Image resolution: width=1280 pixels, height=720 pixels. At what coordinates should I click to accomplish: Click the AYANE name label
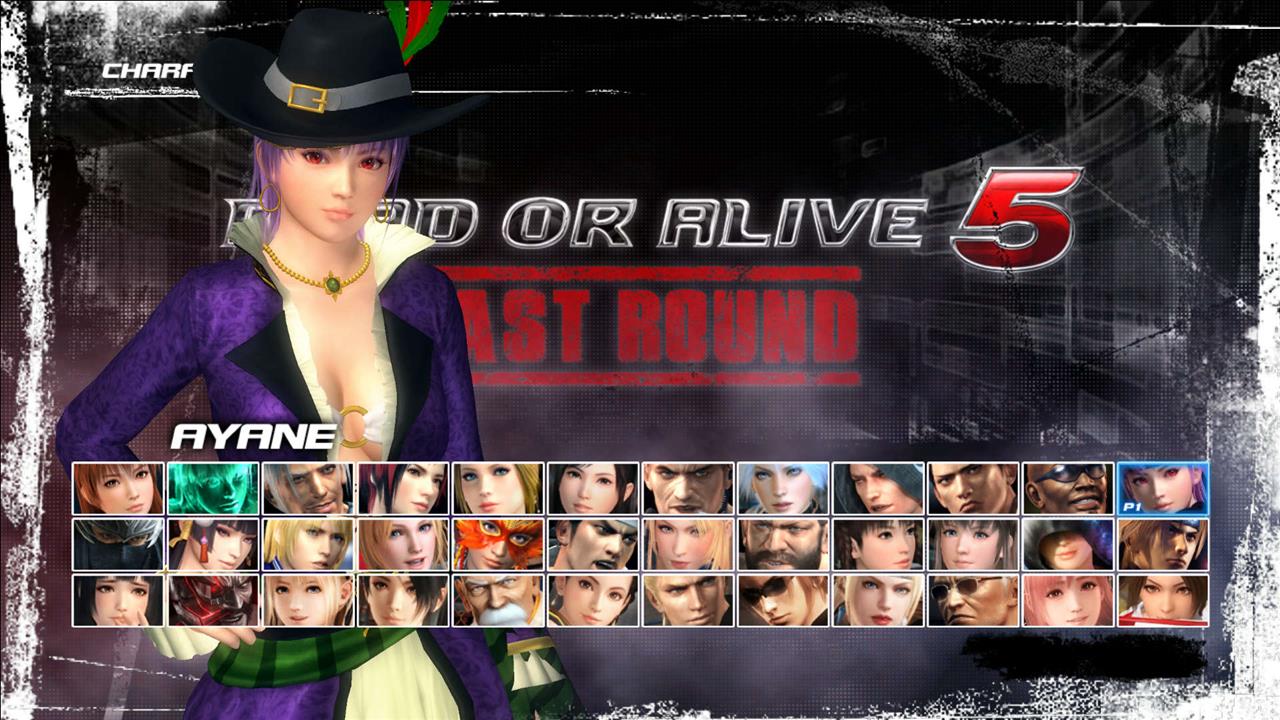pos(252,436)
